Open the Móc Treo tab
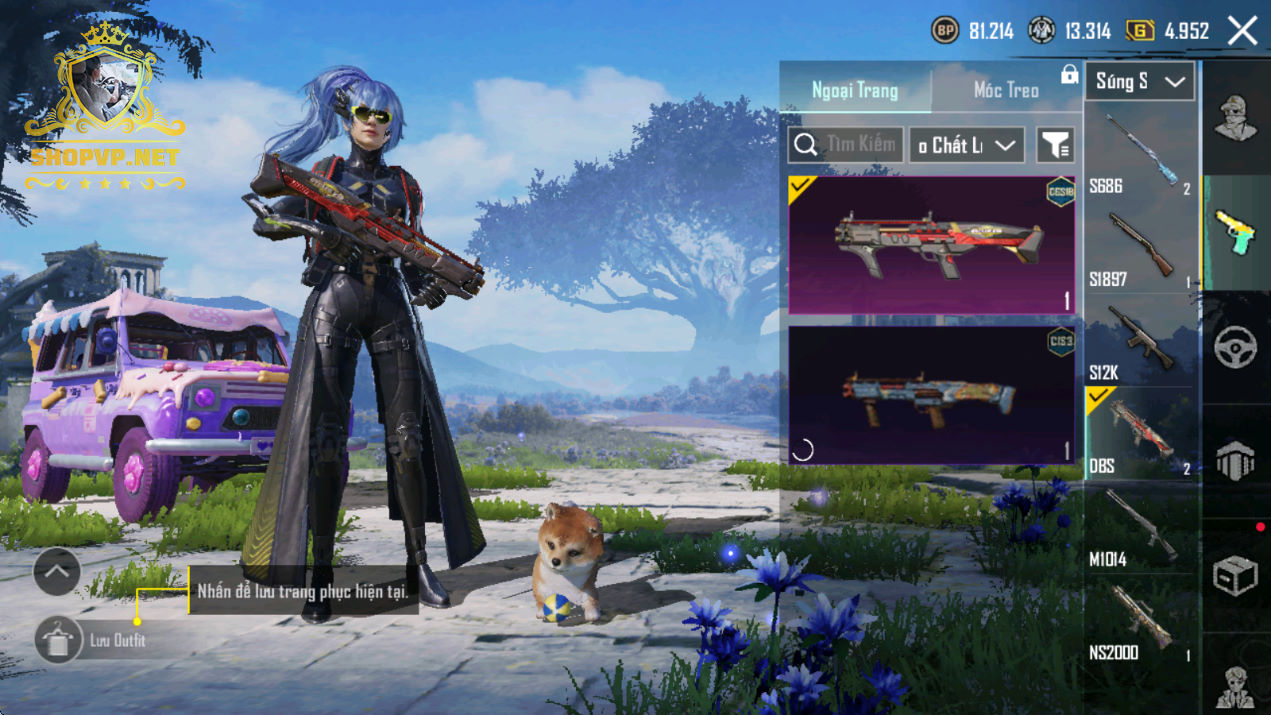This screenshot has height=715, width=1271. (1006, 90)
